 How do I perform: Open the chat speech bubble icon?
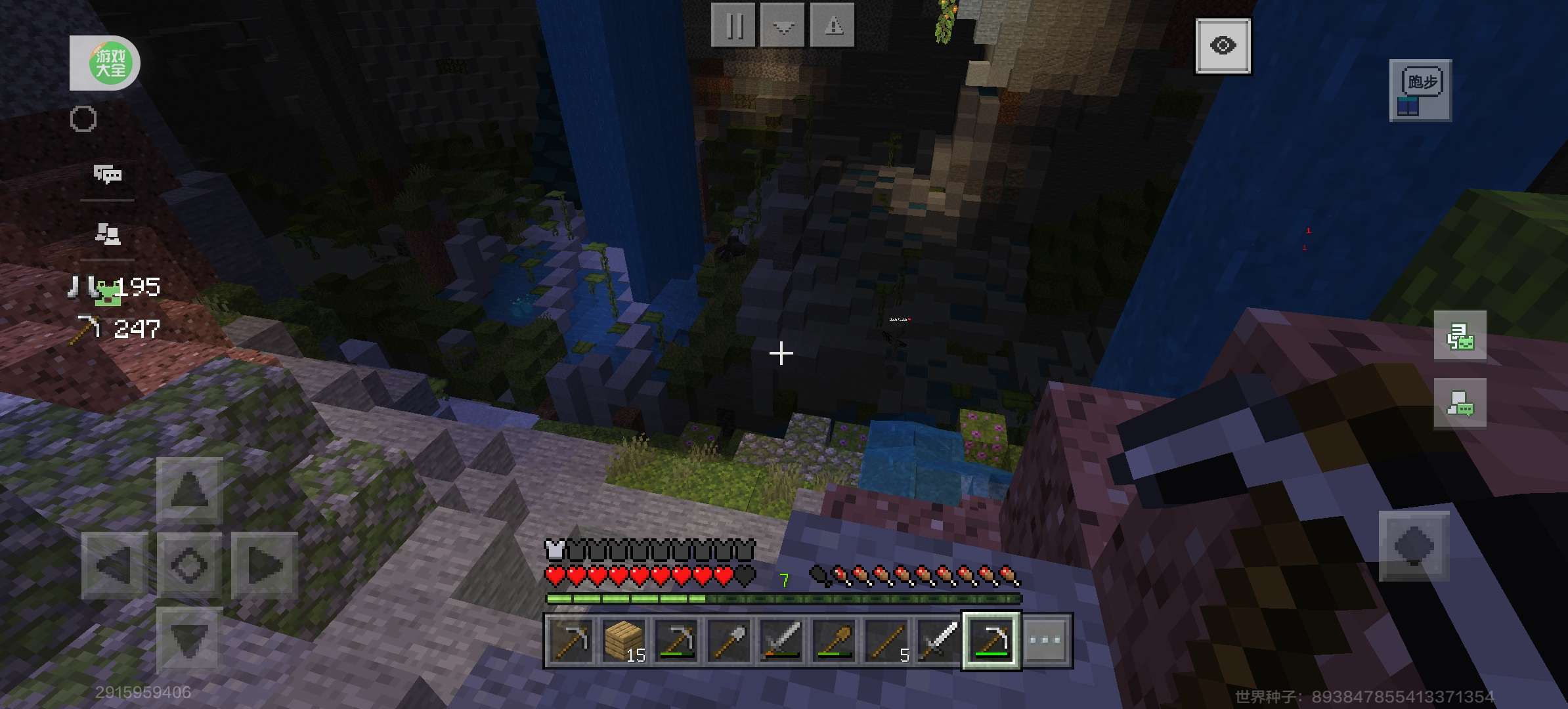[108, 174]
